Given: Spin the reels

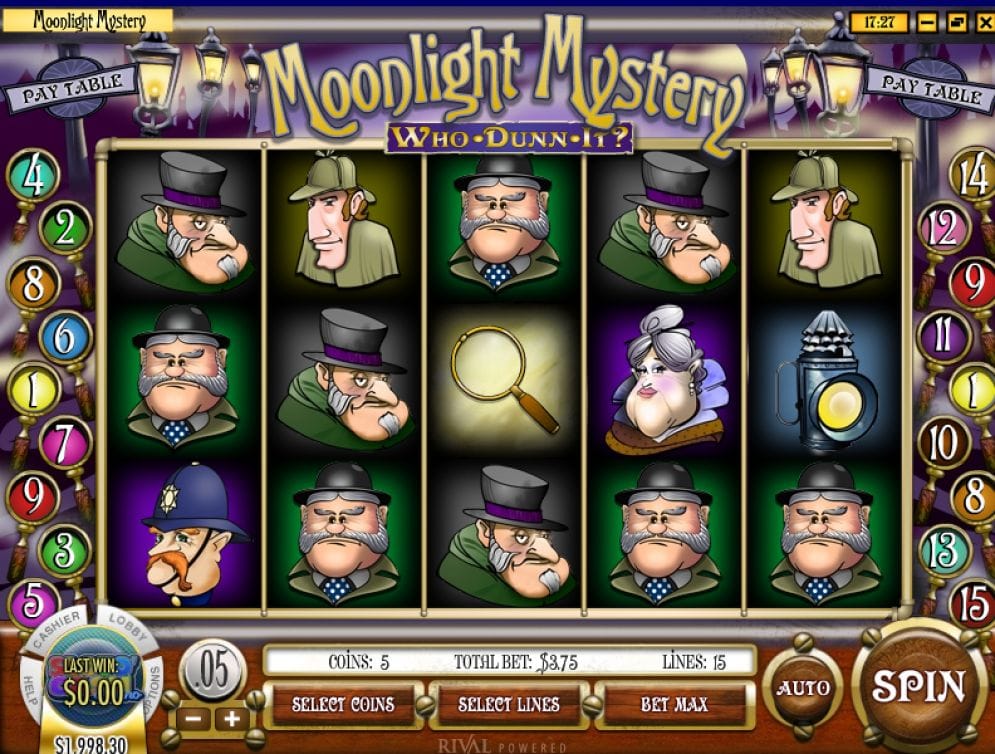Looking at the screenshot, I should [919, 687].
